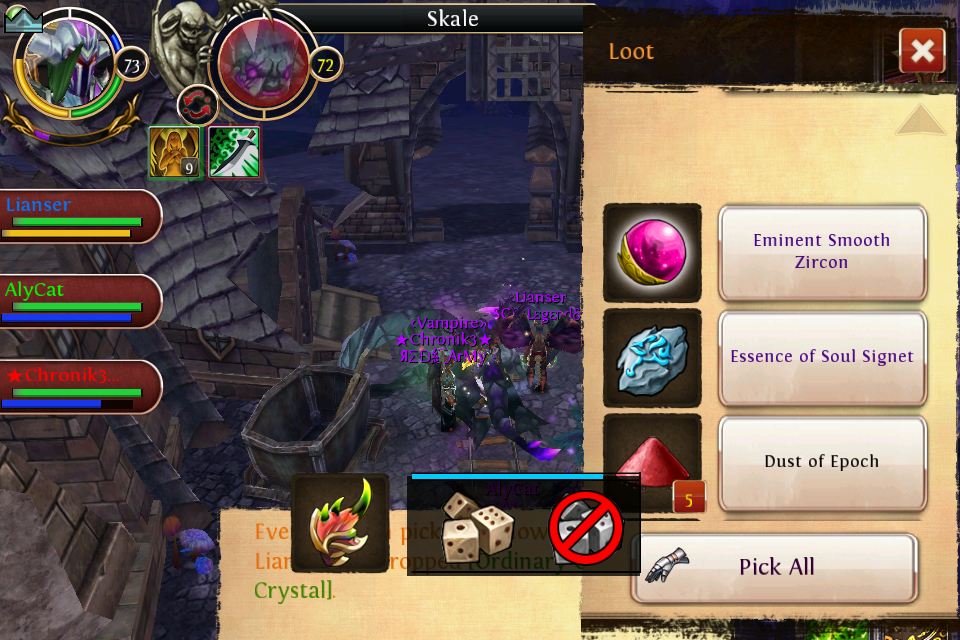Inspect the green blade buff icon
Viewport: 960px width, 640px height.
click(x=234, y=152)
